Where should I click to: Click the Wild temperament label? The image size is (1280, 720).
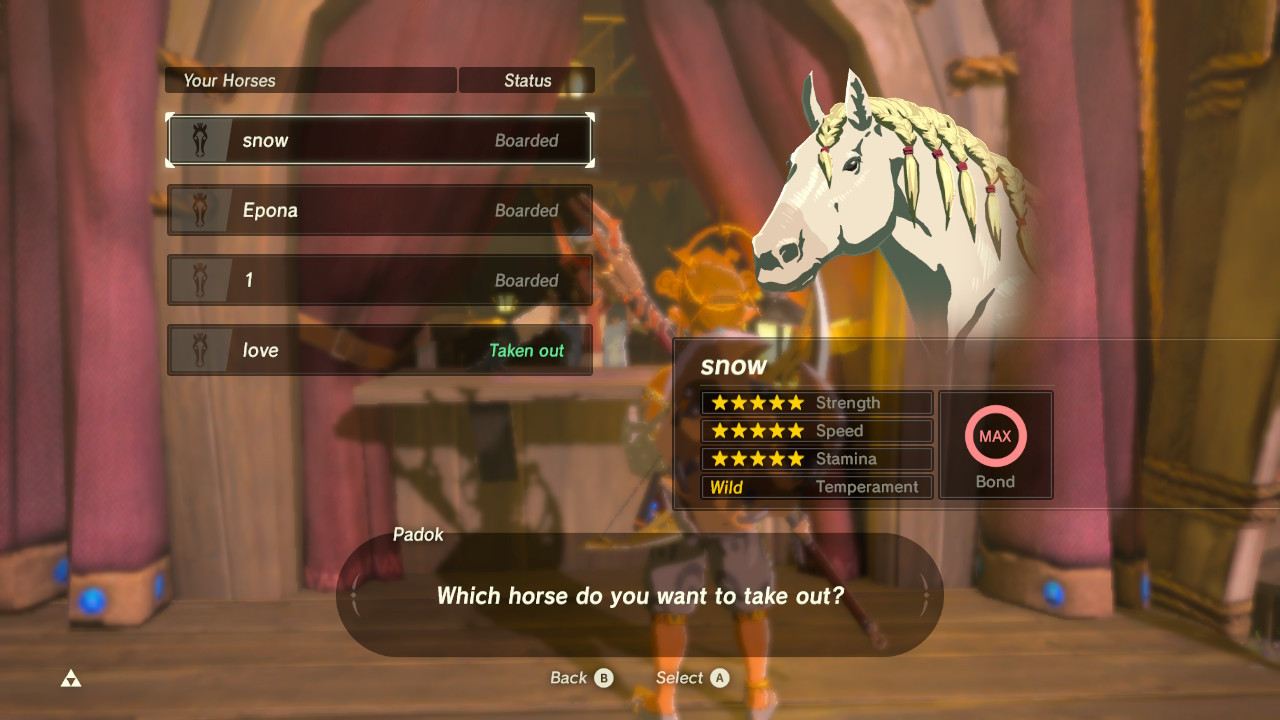727,487
